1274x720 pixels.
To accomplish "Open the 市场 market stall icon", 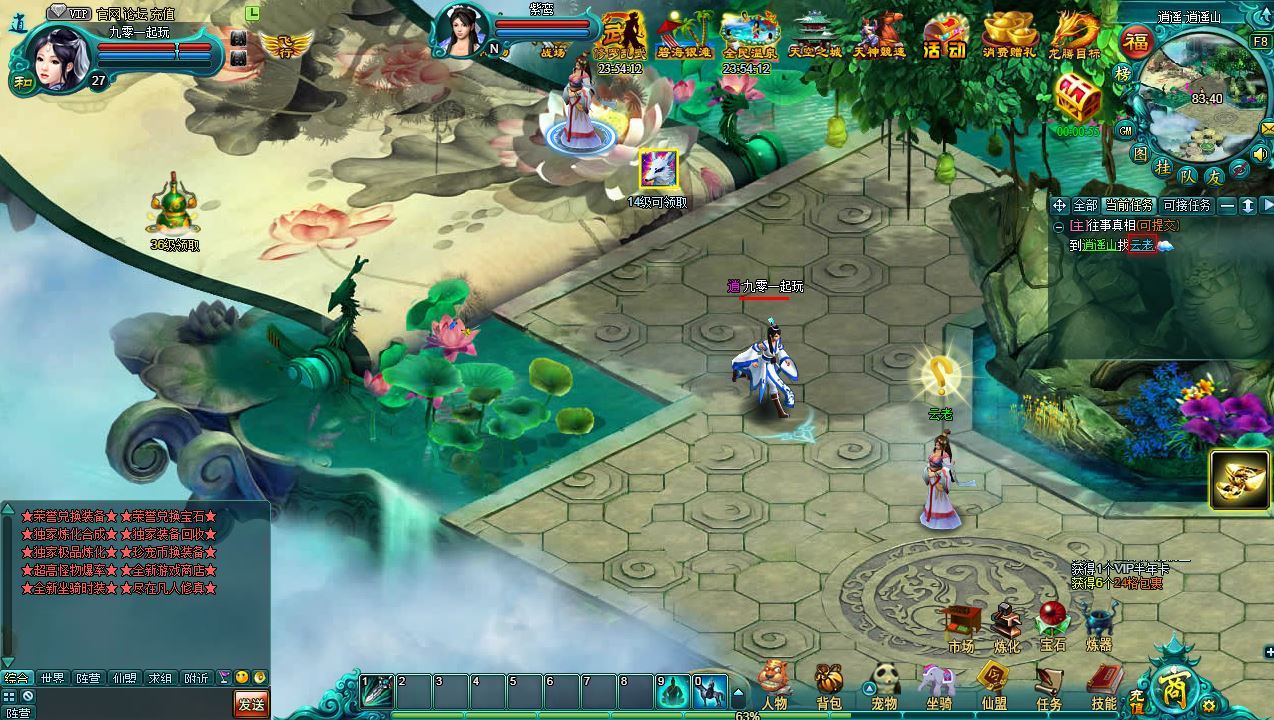I will tap(960, 625).
